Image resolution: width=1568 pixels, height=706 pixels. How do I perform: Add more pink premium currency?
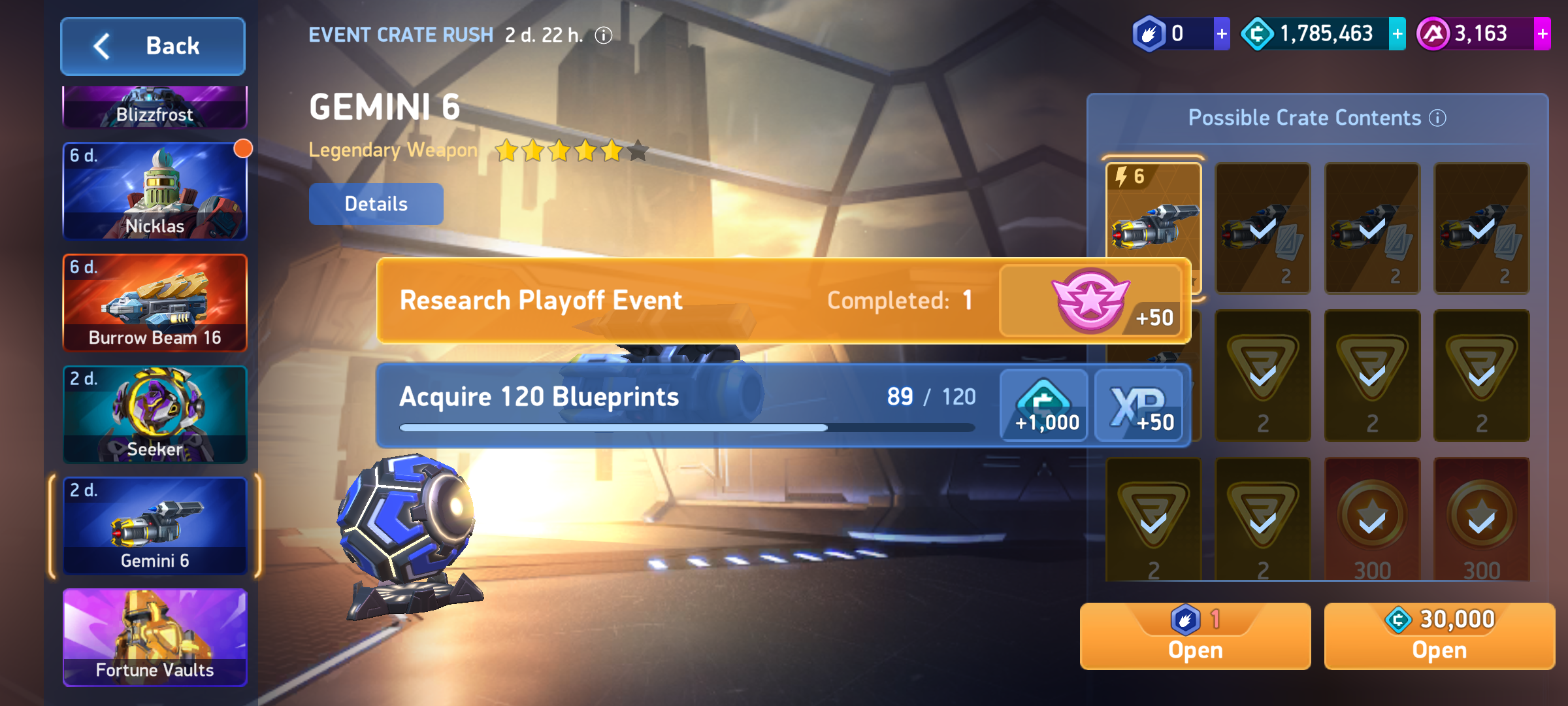(1542, 34)
